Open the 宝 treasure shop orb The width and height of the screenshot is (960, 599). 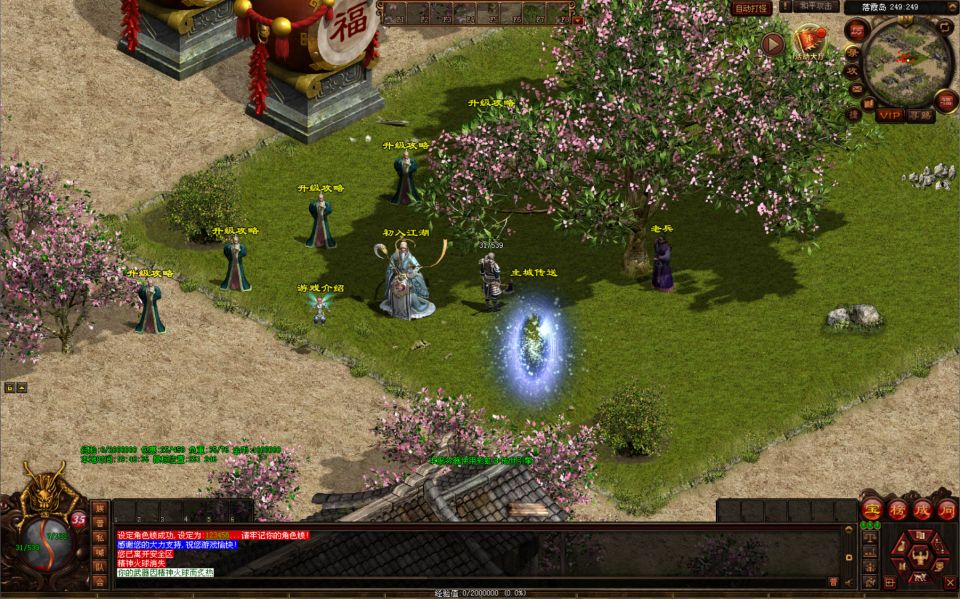[x=871, y=508]
